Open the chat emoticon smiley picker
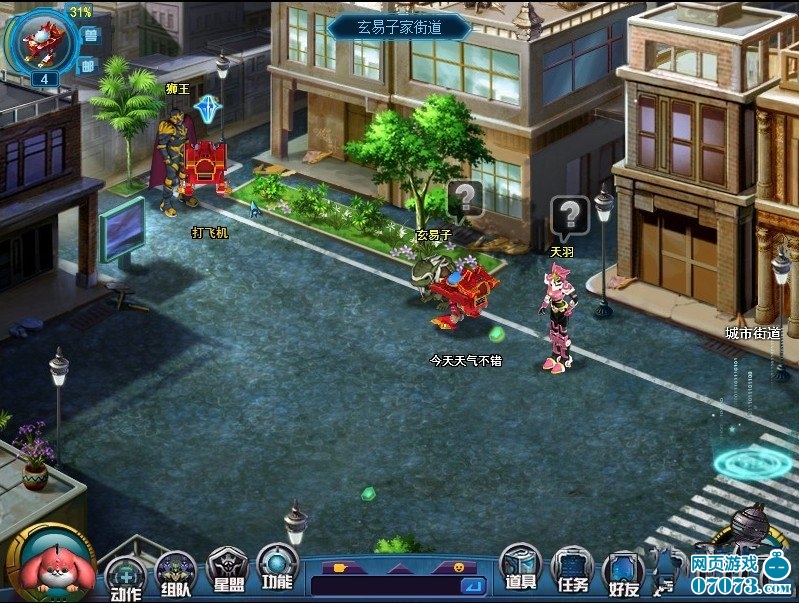 pos(459,567)
